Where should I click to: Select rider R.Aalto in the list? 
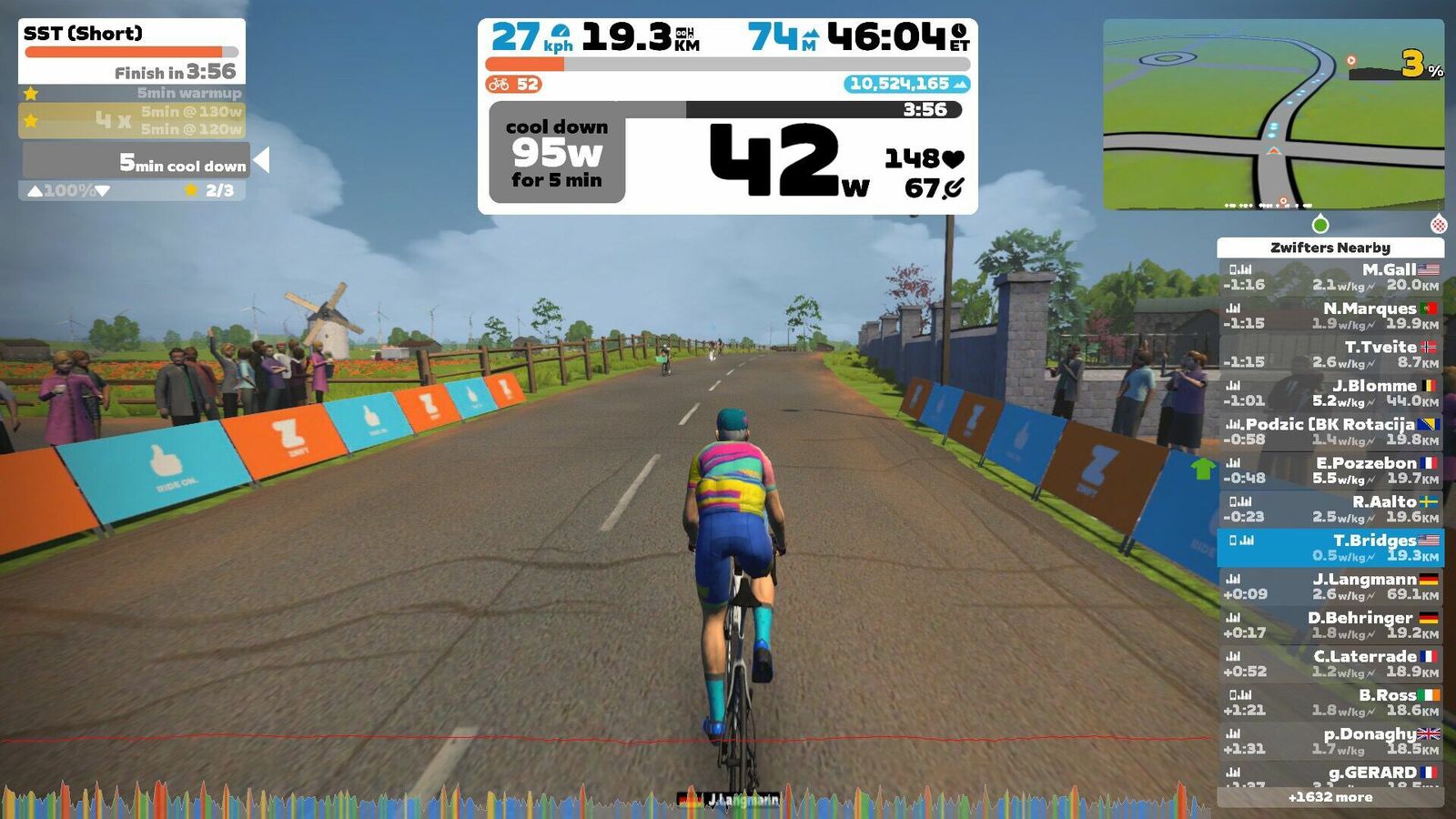pos(1330,509)
